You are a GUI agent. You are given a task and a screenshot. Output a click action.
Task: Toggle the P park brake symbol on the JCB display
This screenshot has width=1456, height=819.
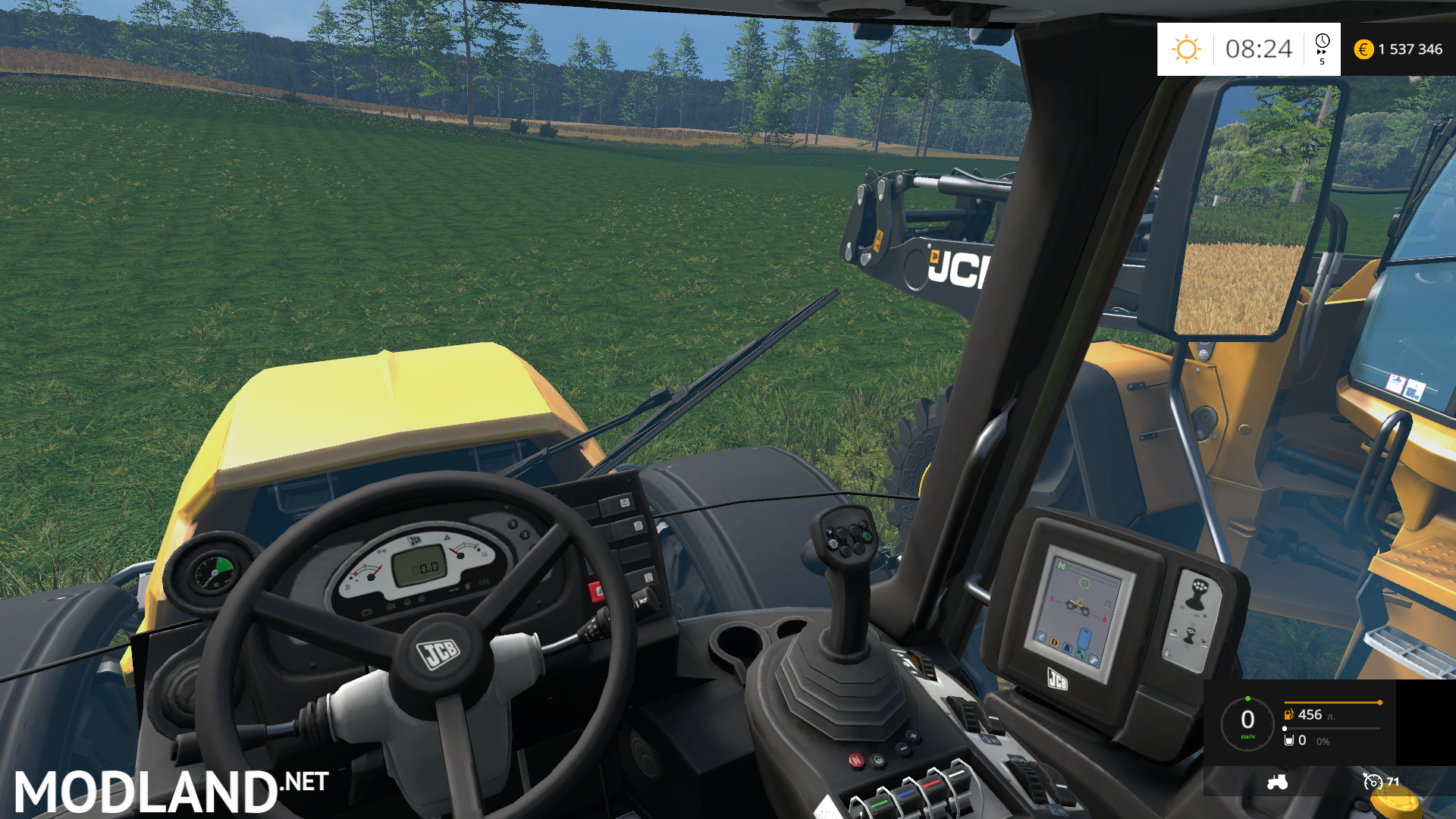(x=1080, y=654)
